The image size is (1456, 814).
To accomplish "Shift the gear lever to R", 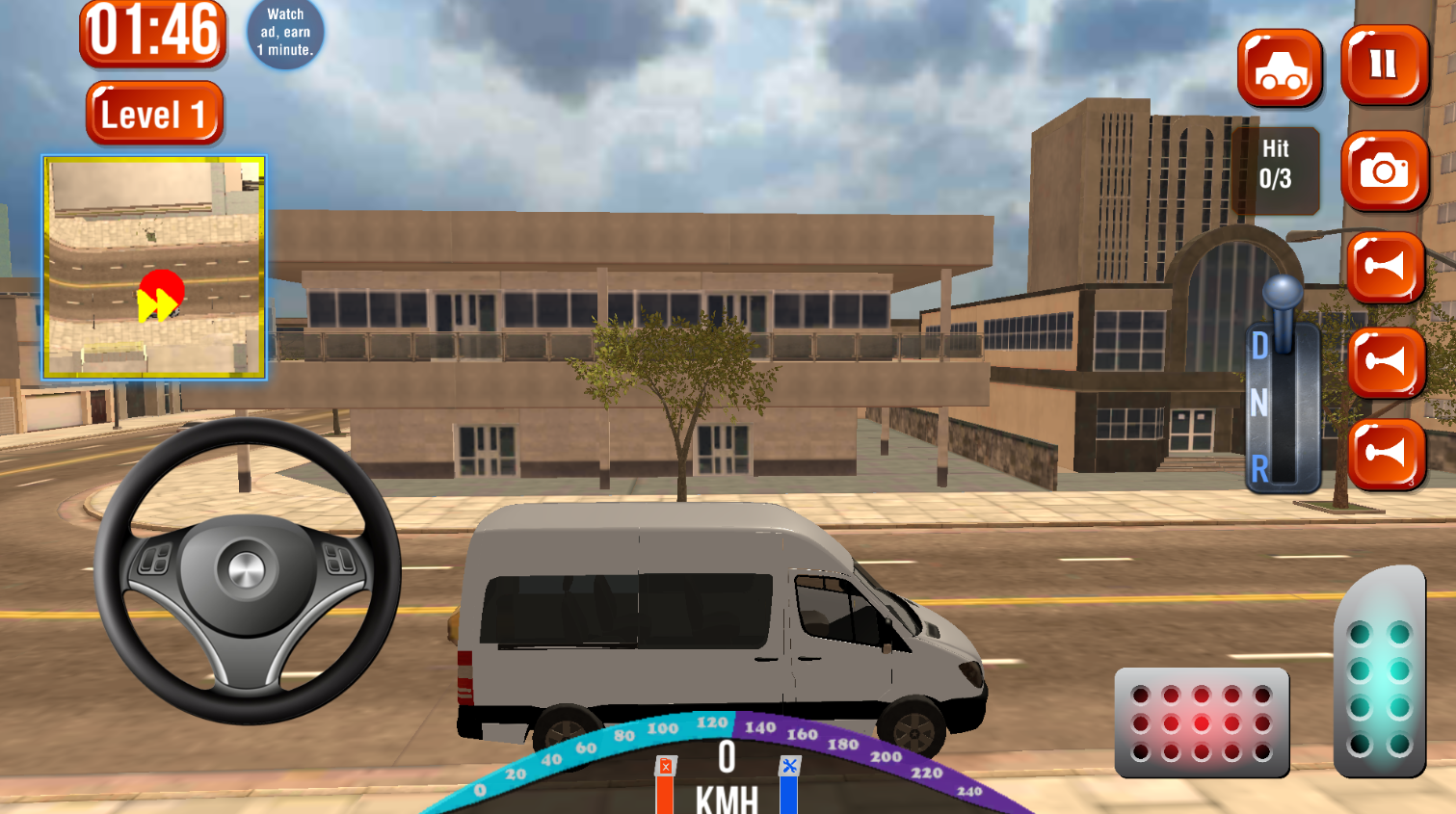I will pos(1259,469).
